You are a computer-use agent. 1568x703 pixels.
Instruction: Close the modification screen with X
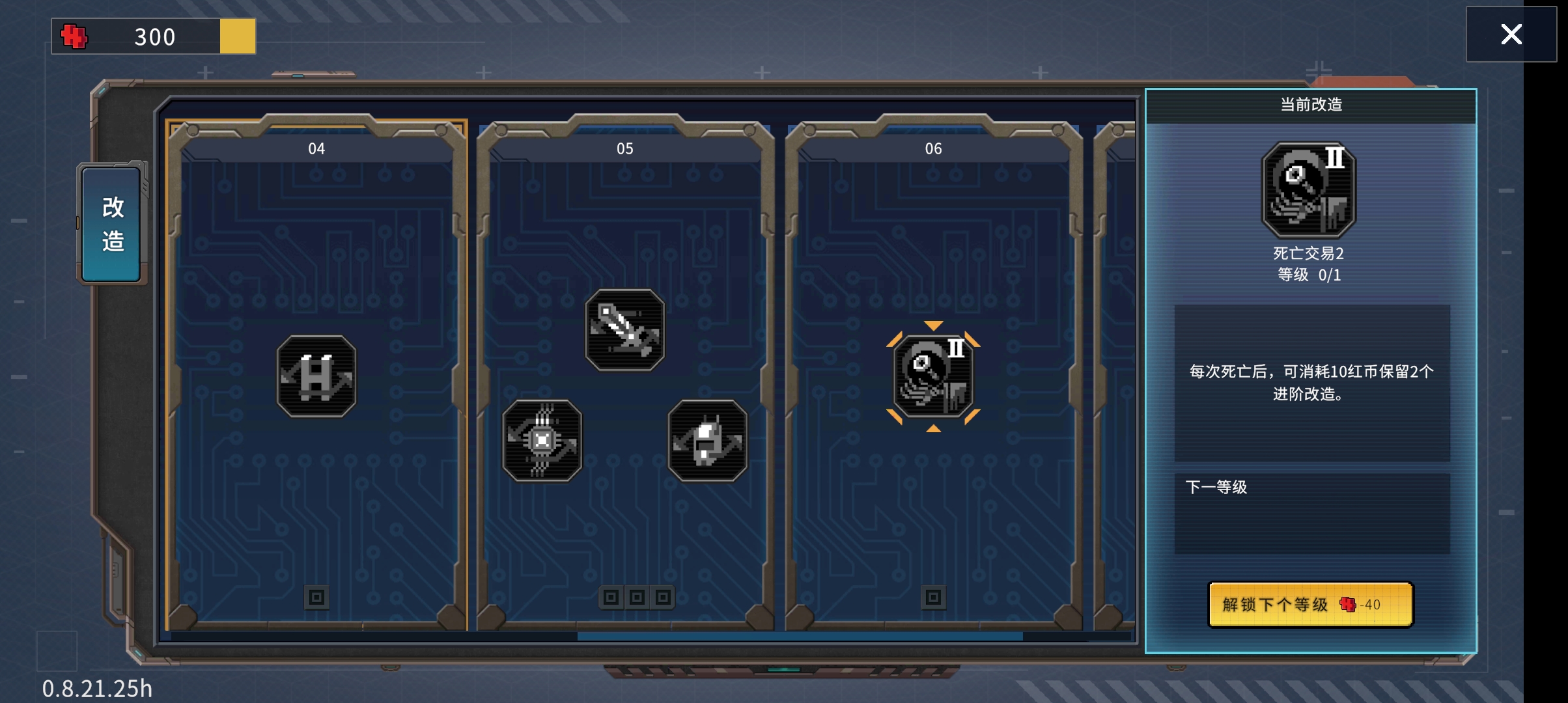tap(1511, 34)
